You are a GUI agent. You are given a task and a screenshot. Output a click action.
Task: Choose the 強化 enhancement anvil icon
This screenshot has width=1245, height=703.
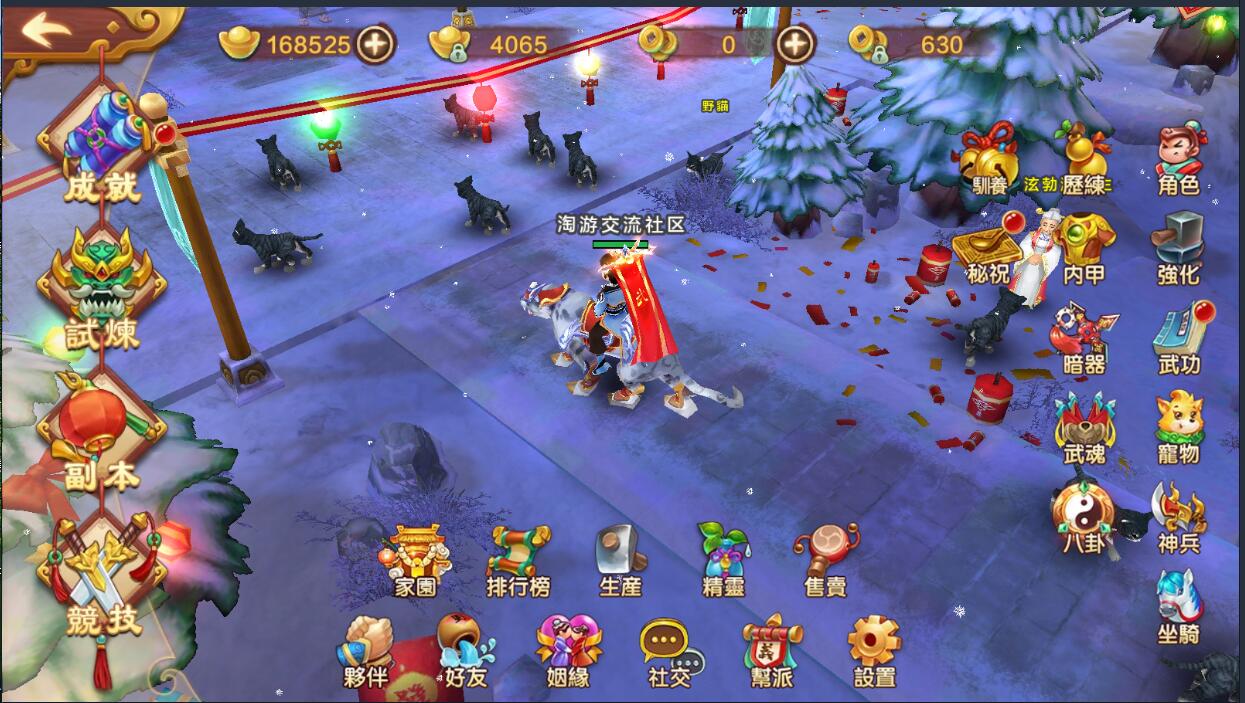pyautogui.click(x=1178, y=250)
